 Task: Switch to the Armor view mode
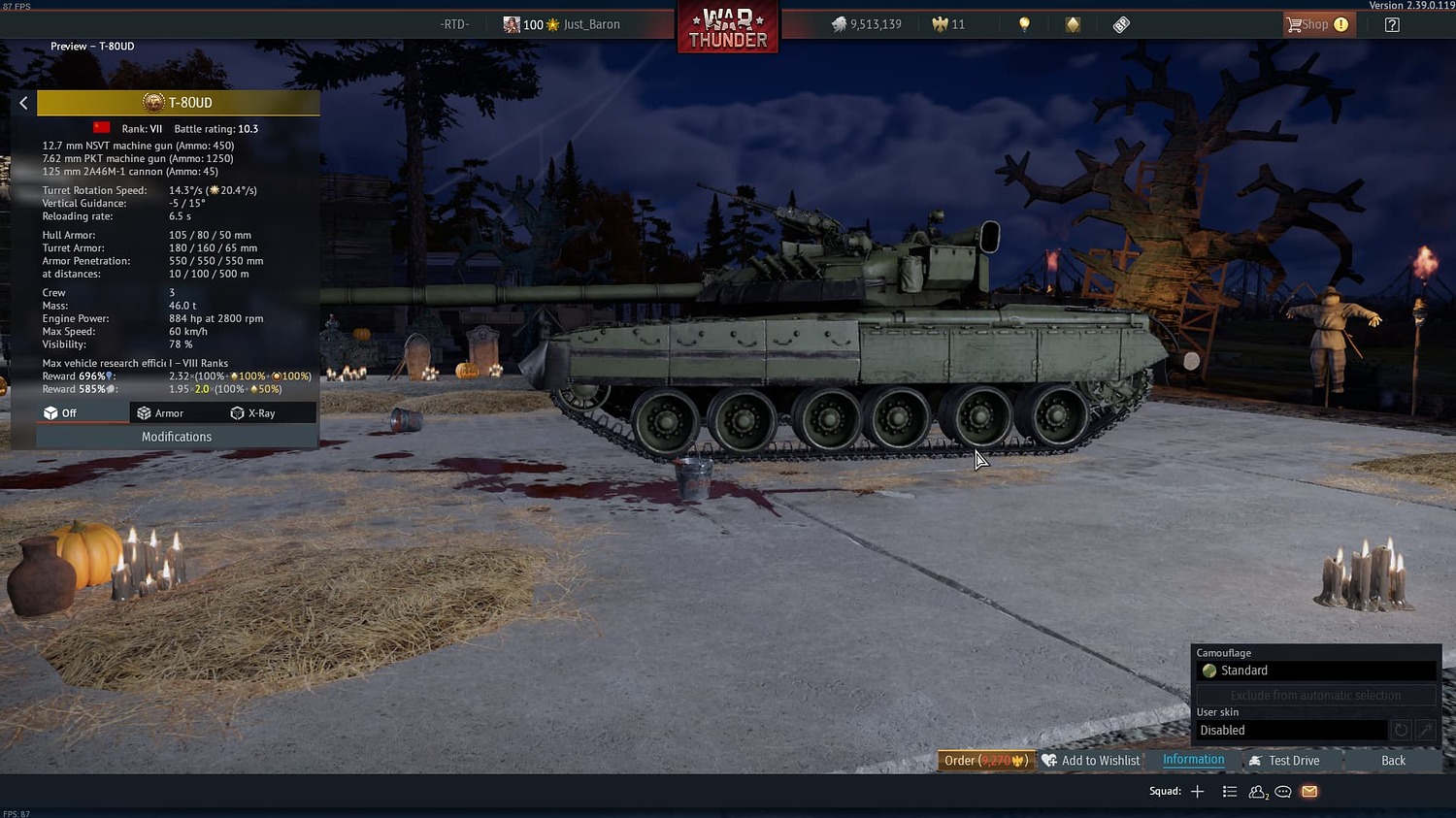click(x=168, y=412)
